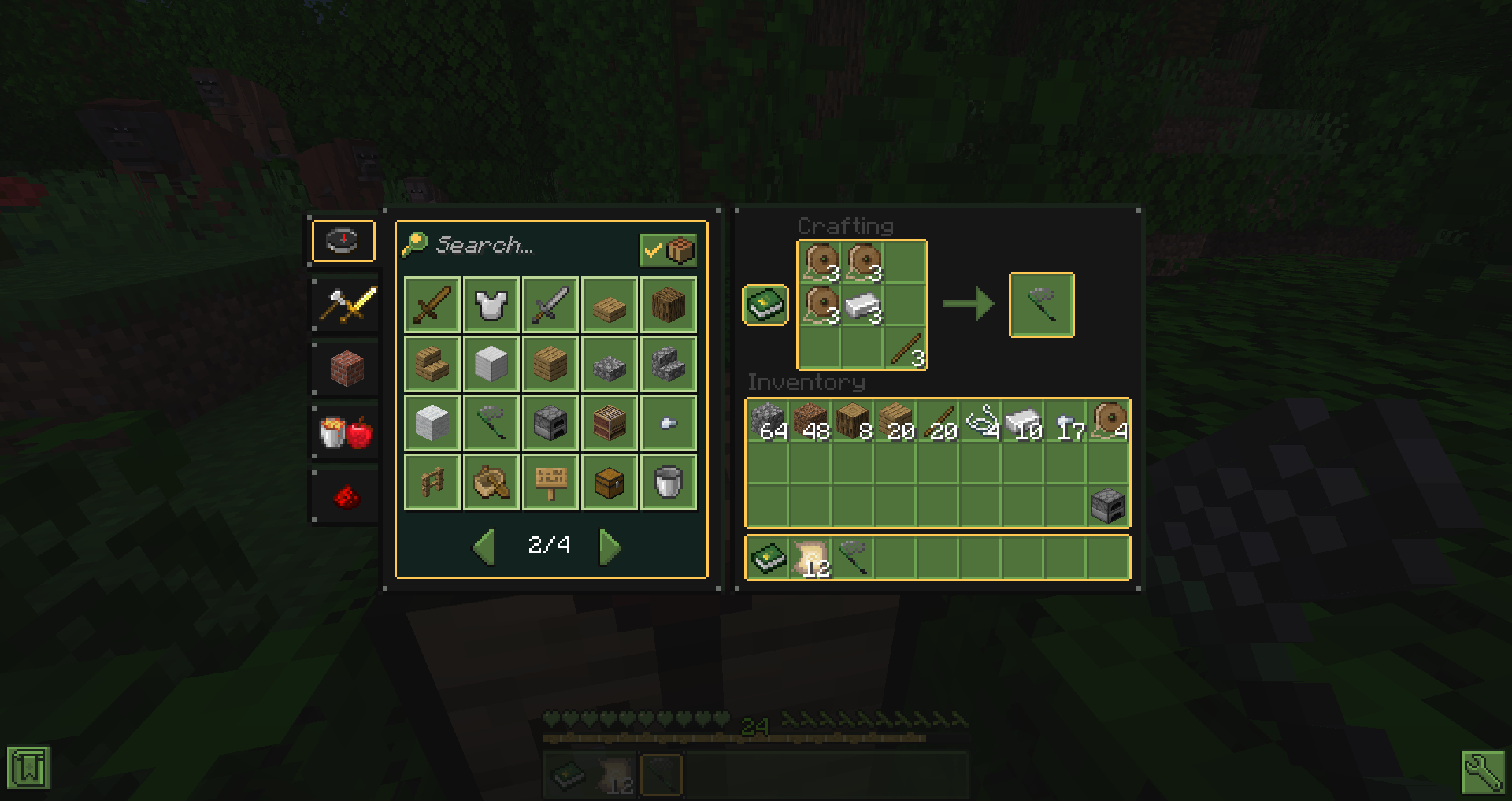This screenshot has width=1512, height=801.
Task: Open the redstone recipes tab
Action: (345, 496)
